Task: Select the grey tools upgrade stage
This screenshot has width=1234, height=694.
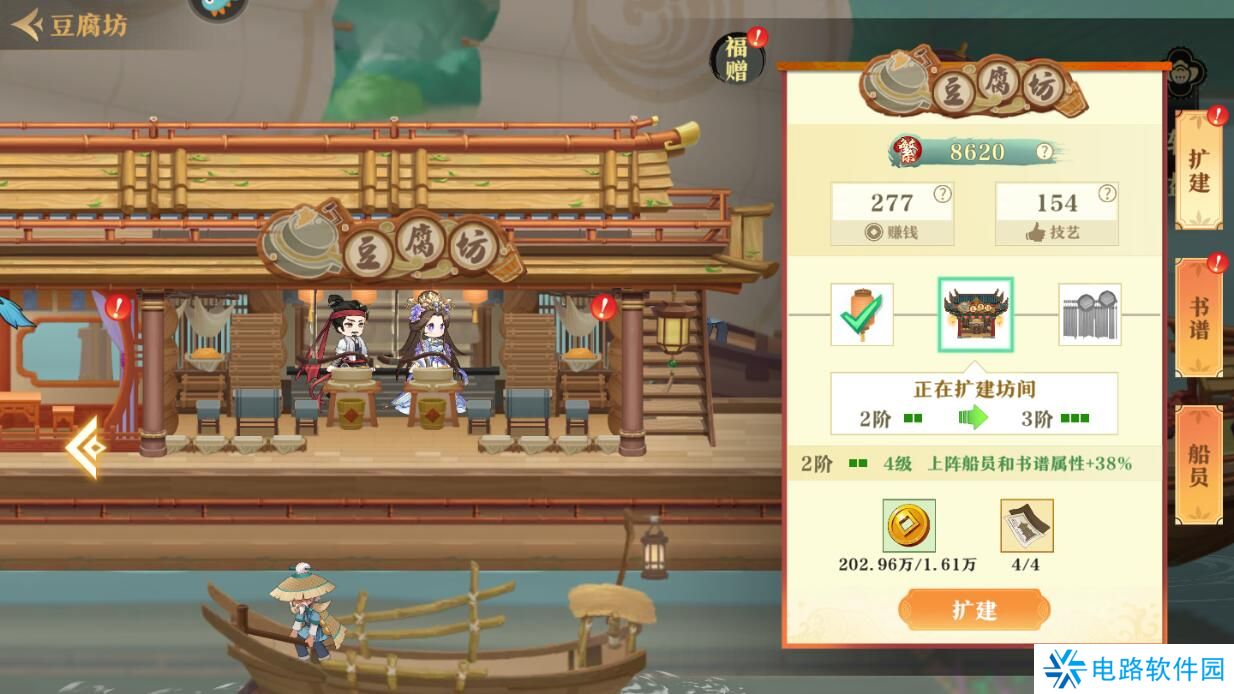Action: coord(1089,314)
